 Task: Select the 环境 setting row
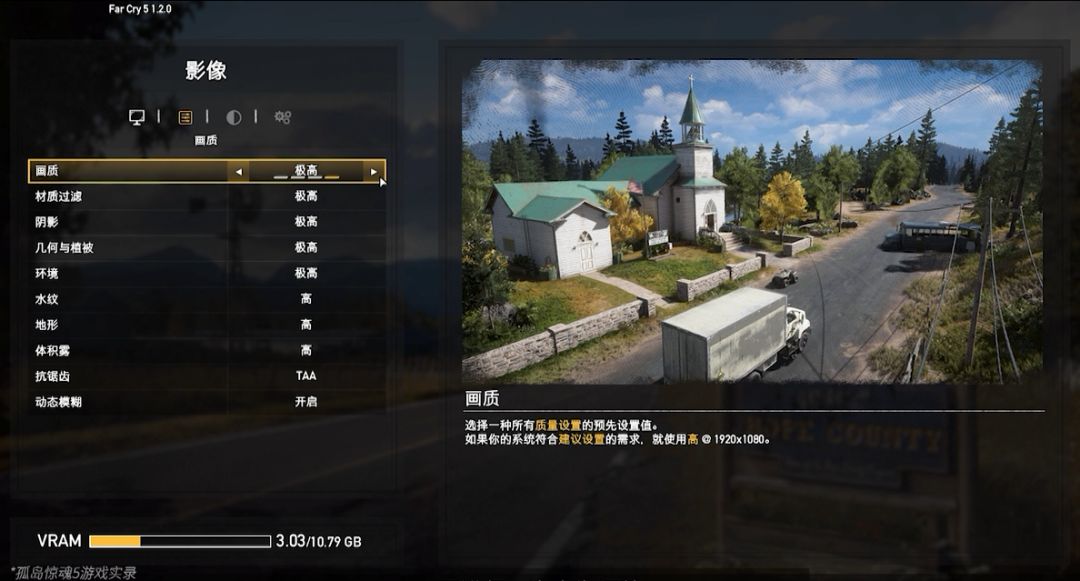pos(206,273)
